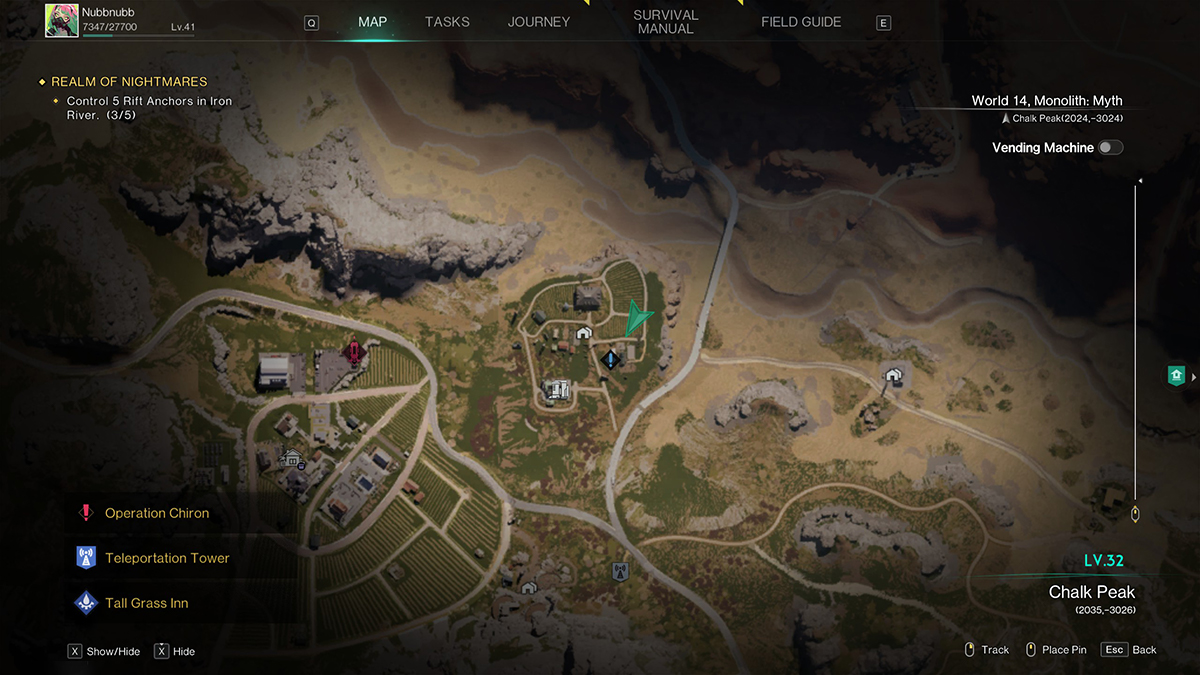
Task: Toggle the Vending Machine switch
Action: [x=1110, y=148]
